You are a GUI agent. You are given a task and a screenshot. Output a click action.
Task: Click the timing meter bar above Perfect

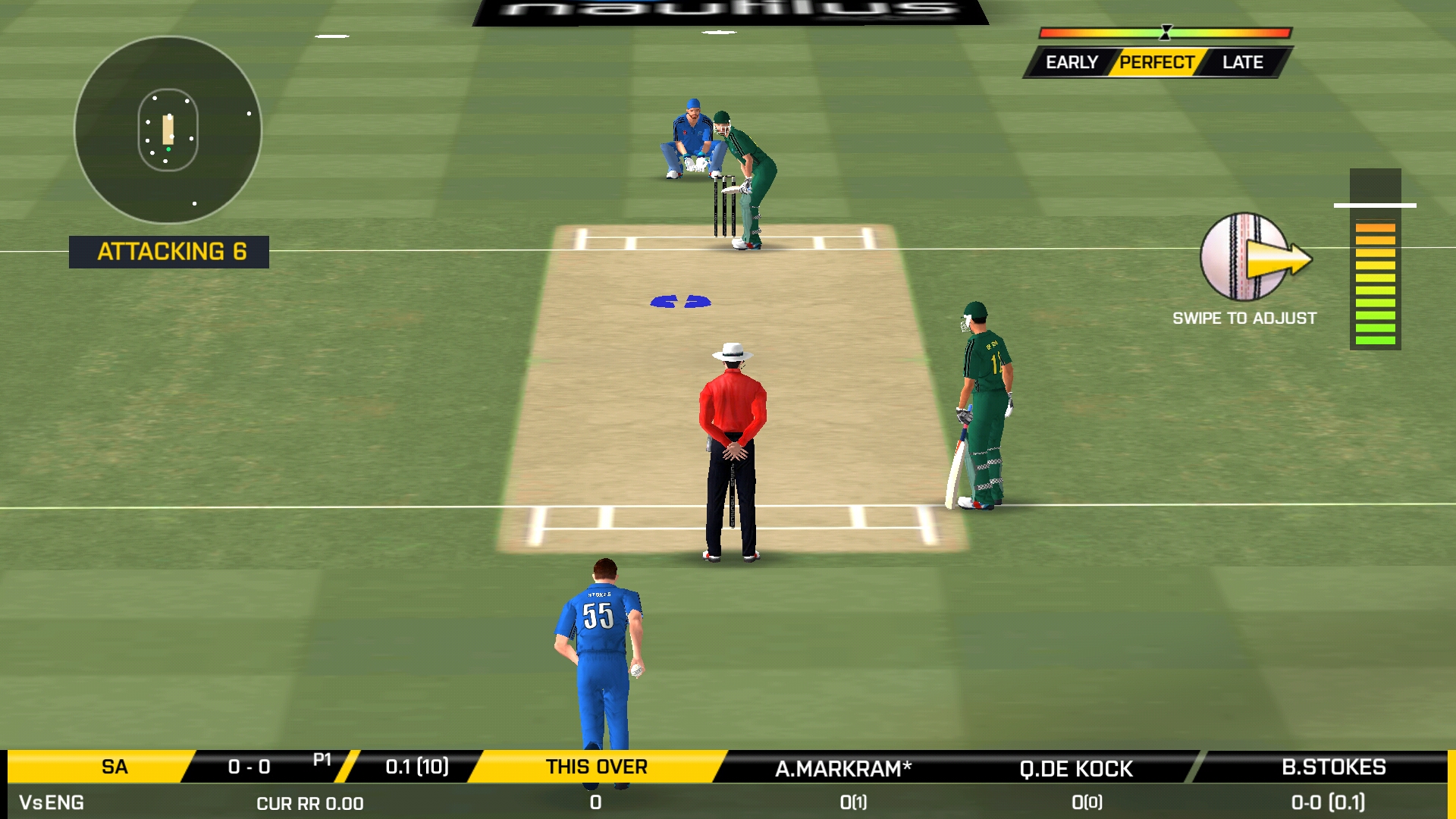pos(1165,33)
